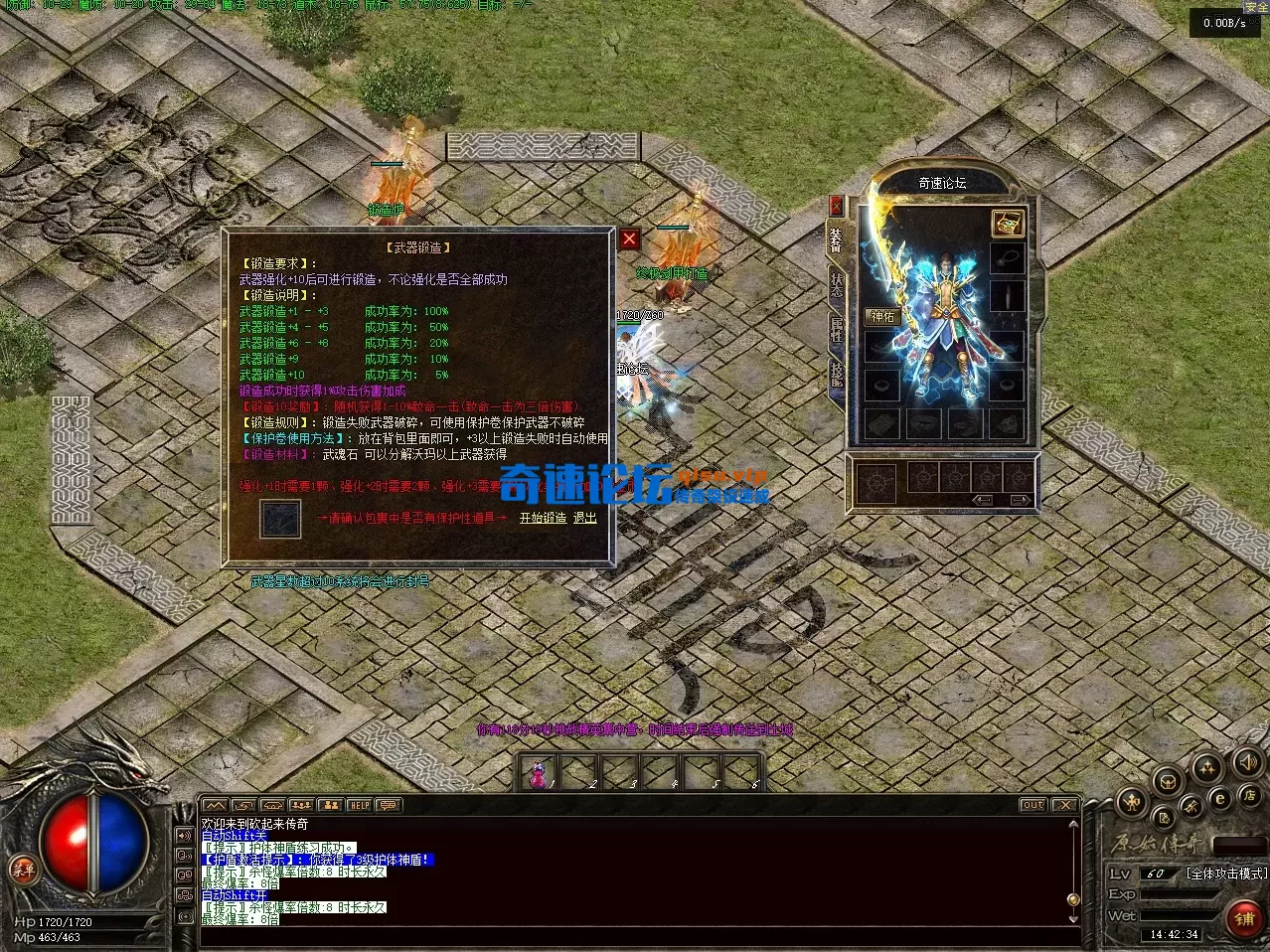Open the treasure chest icon in equipment panel
This screenshot has height=952, width=1270.
pos(1007,224)
